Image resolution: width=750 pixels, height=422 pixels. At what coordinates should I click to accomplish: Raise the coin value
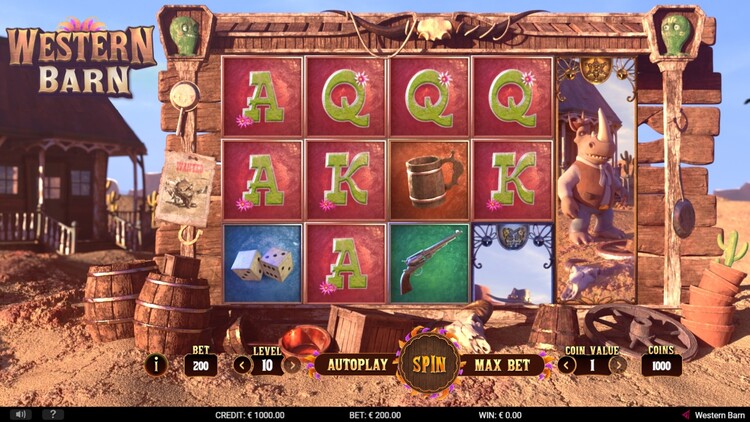pos(618,364)
